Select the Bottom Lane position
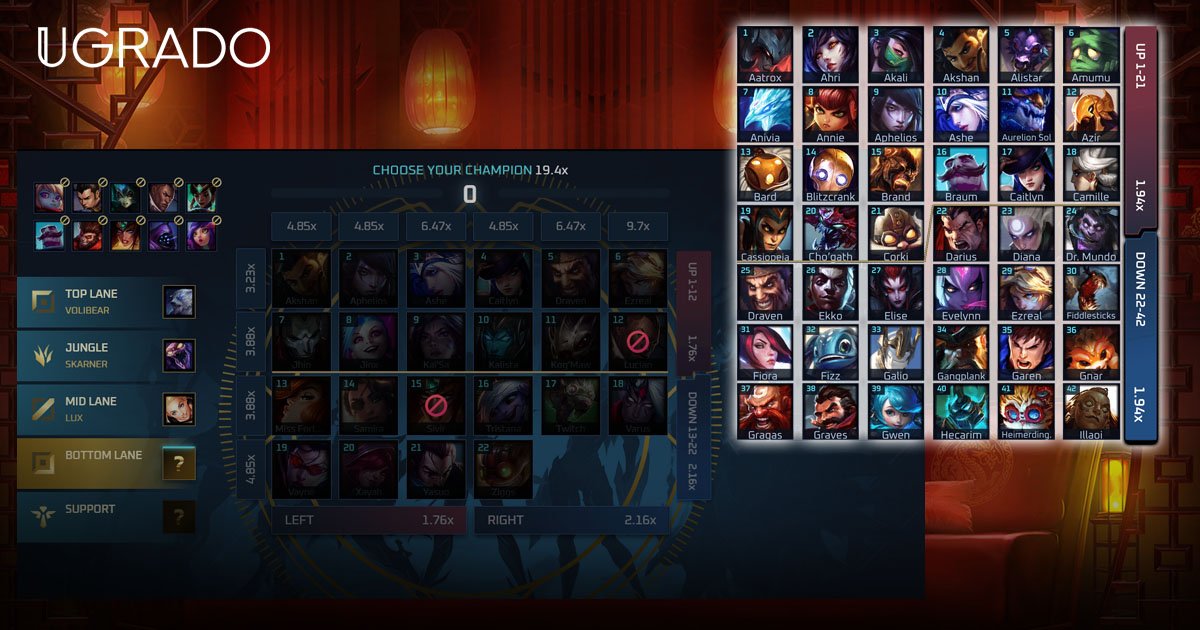 pos(106,463)
